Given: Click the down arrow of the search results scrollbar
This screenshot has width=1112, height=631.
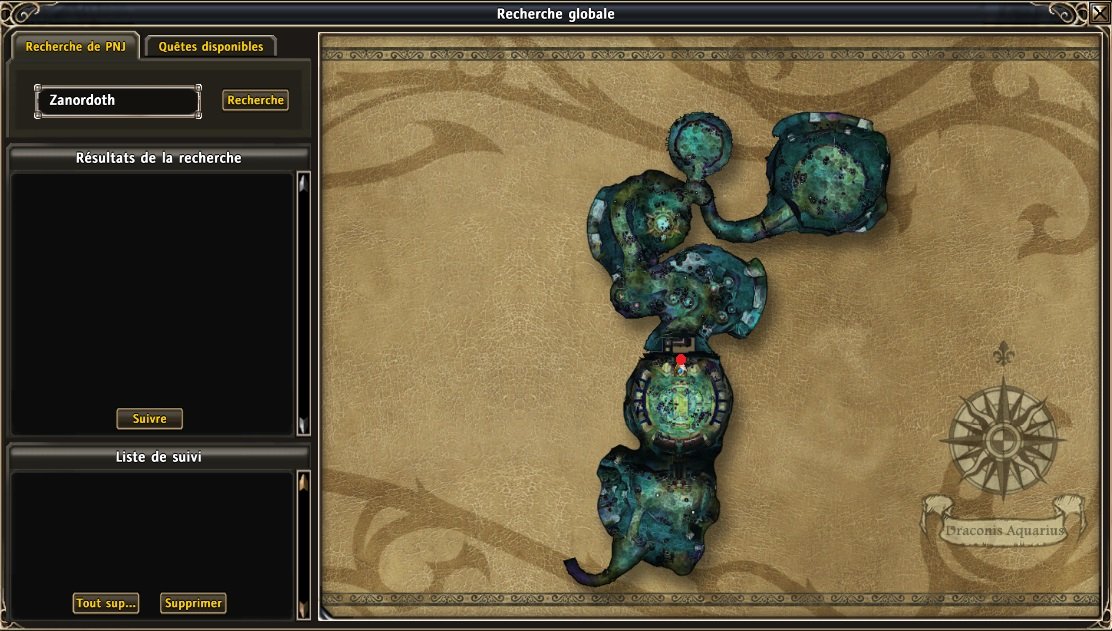Looking at the screenshot, I should click(303, 424).
